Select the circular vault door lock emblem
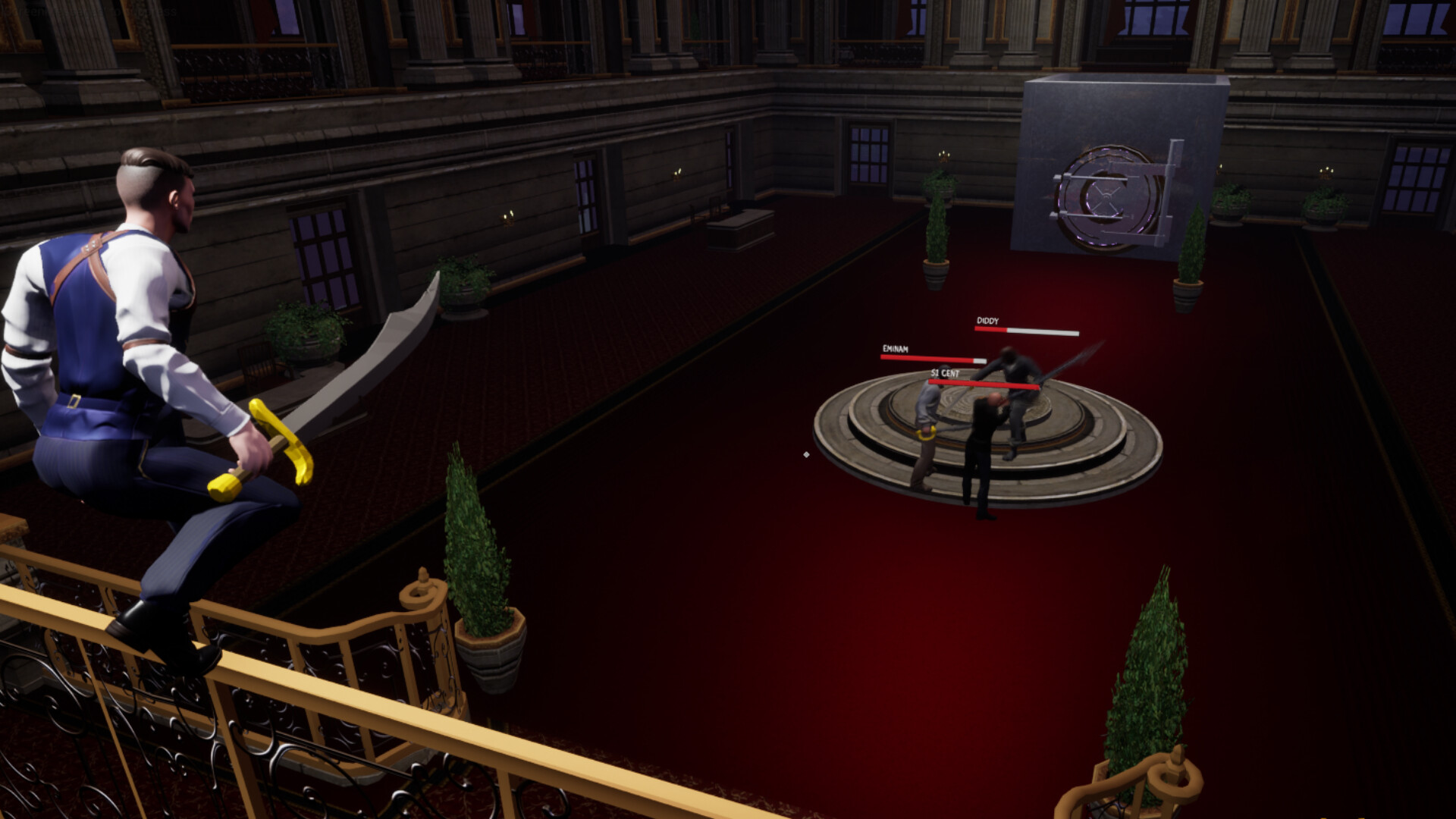 point(1107,196)
